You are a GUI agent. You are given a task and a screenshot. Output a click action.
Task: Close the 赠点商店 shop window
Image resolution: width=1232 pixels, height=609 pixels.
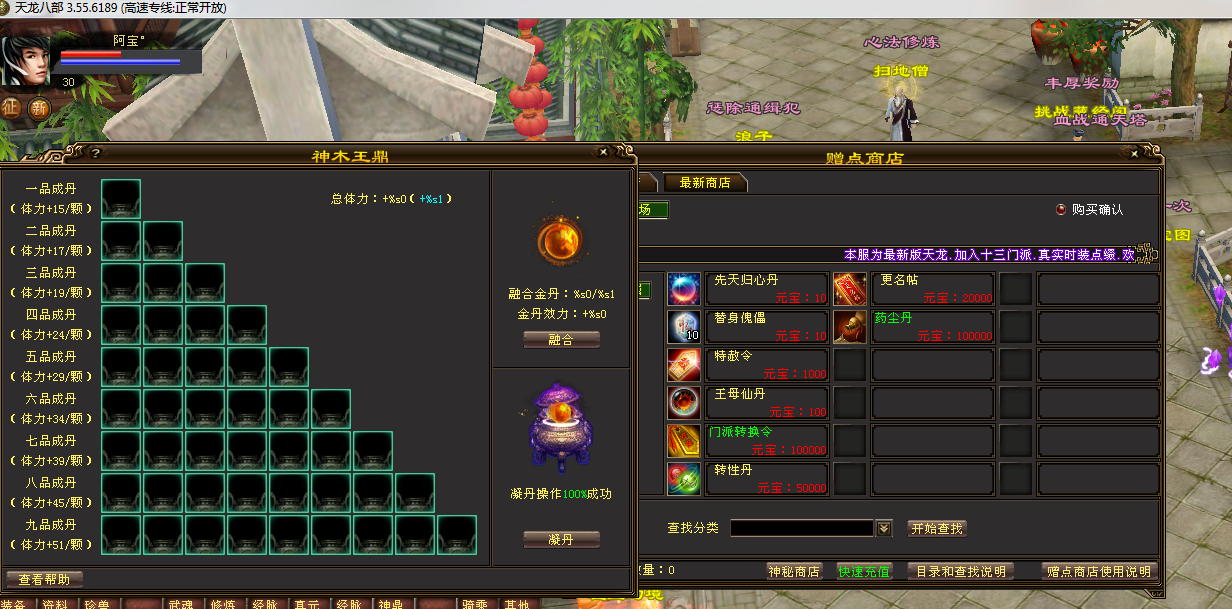click(1132, 155)
